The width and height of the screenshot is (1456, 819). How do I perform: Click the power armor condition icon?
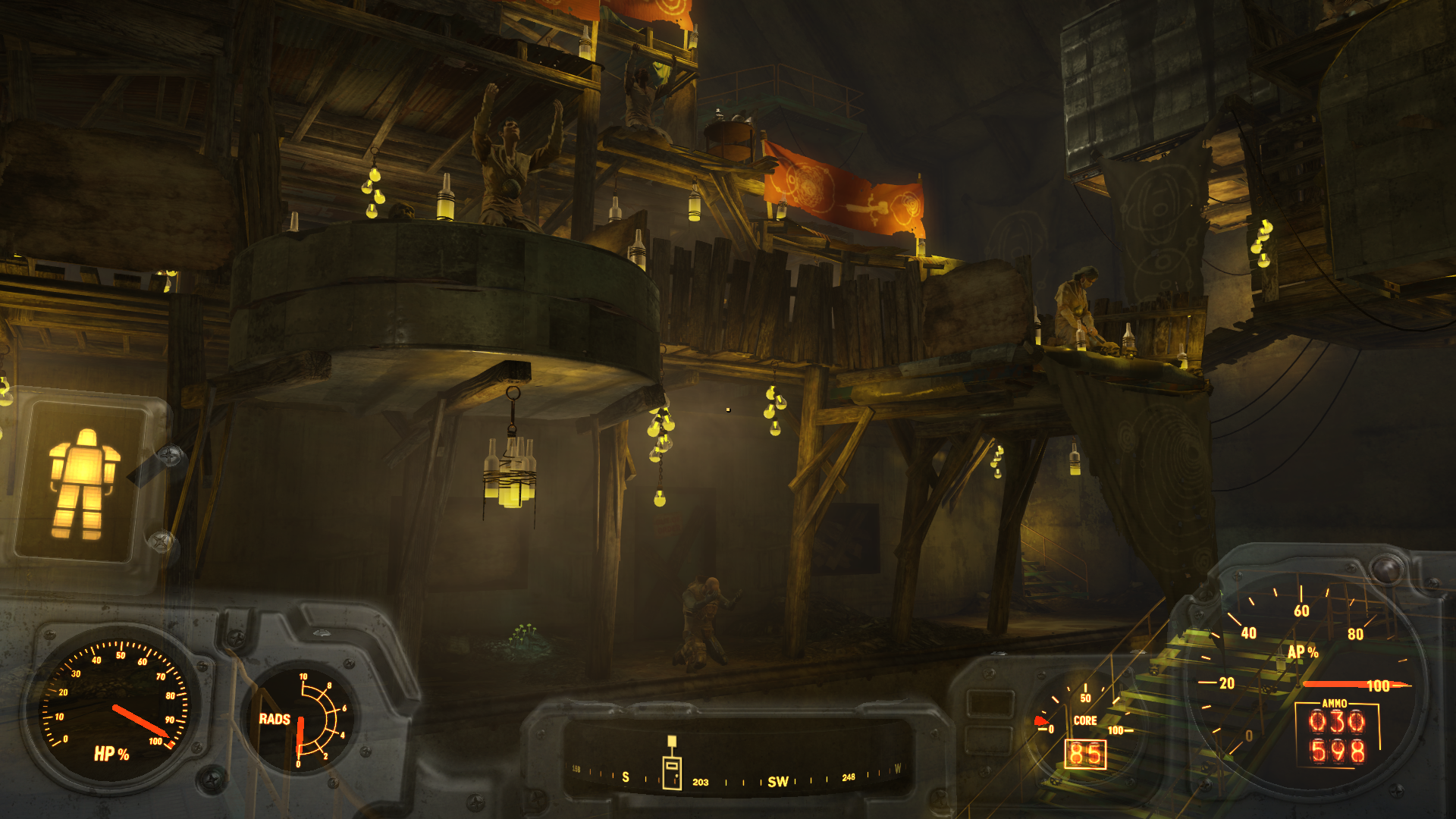click(82, 484)
